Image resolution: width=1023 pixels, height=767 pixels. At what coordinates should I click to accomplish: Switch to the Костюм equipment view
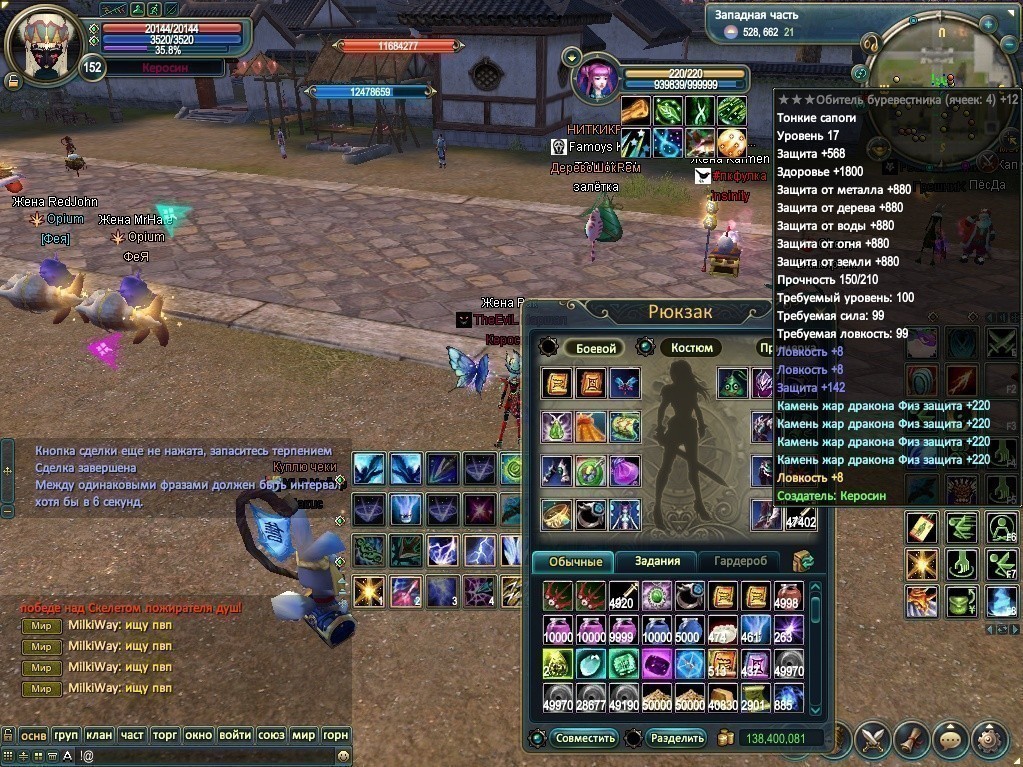point(691,348)
